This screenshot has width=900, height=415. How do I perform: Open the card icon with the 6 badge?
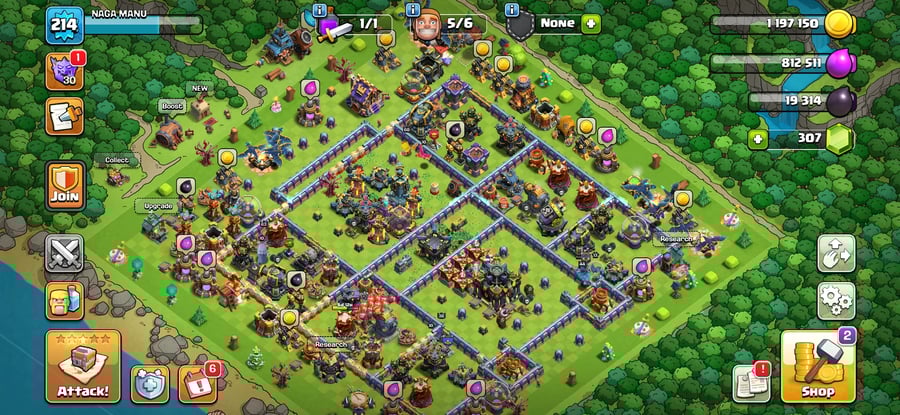196,384
